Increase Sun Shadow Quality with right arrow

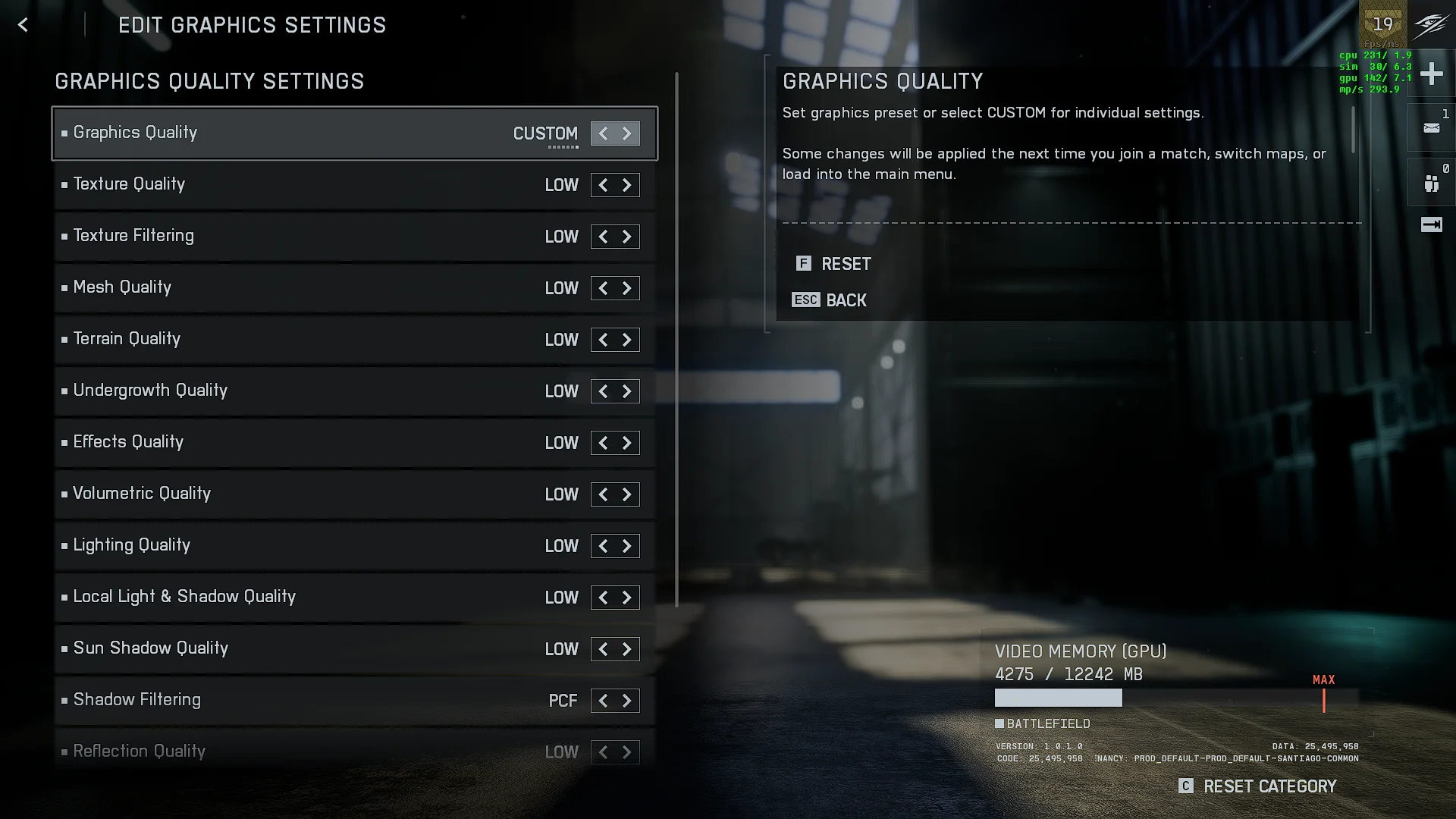point(627,649)
